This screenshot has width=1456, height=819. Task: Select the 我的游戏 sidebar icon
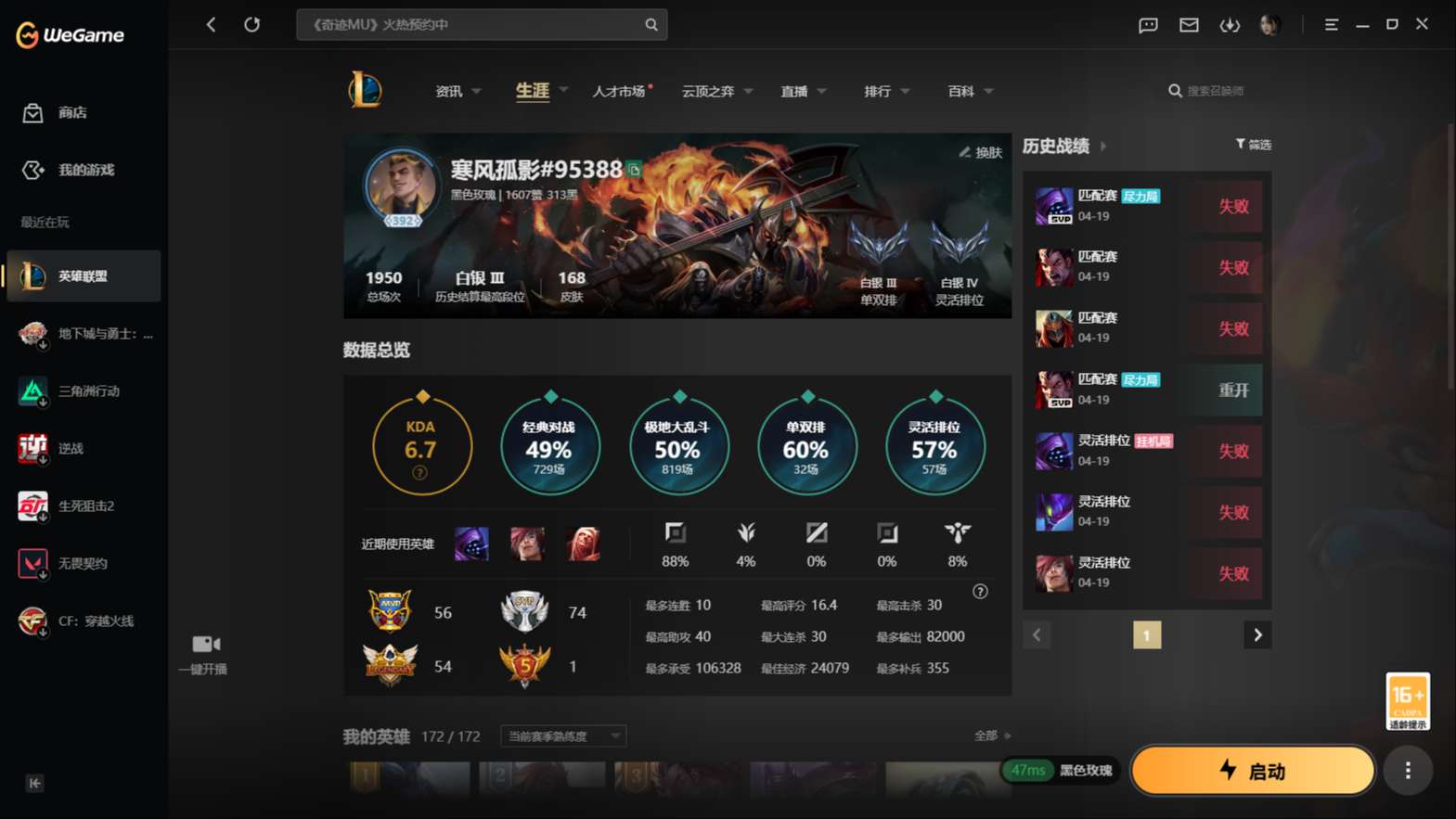point(32,170)
